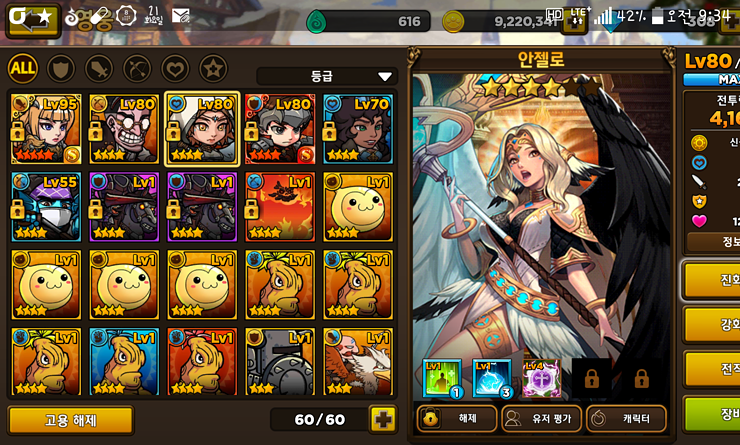Open the mail envelope icon
Image resolution: width=740 pixels, height=445 pixels.
click(181, 16)
